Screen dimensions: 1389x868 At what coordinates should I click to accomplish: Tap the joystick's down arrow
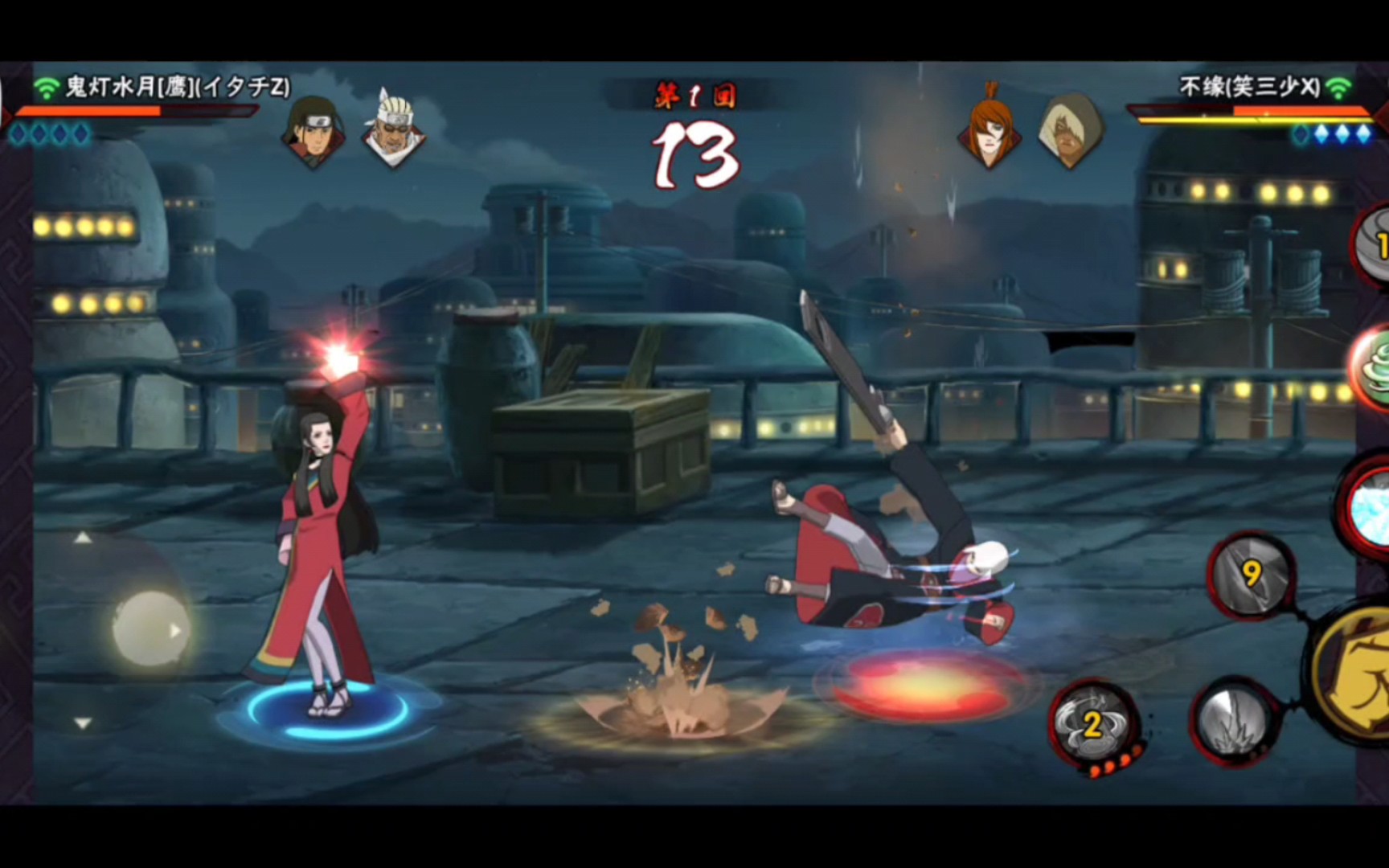(x=83, y=723)
